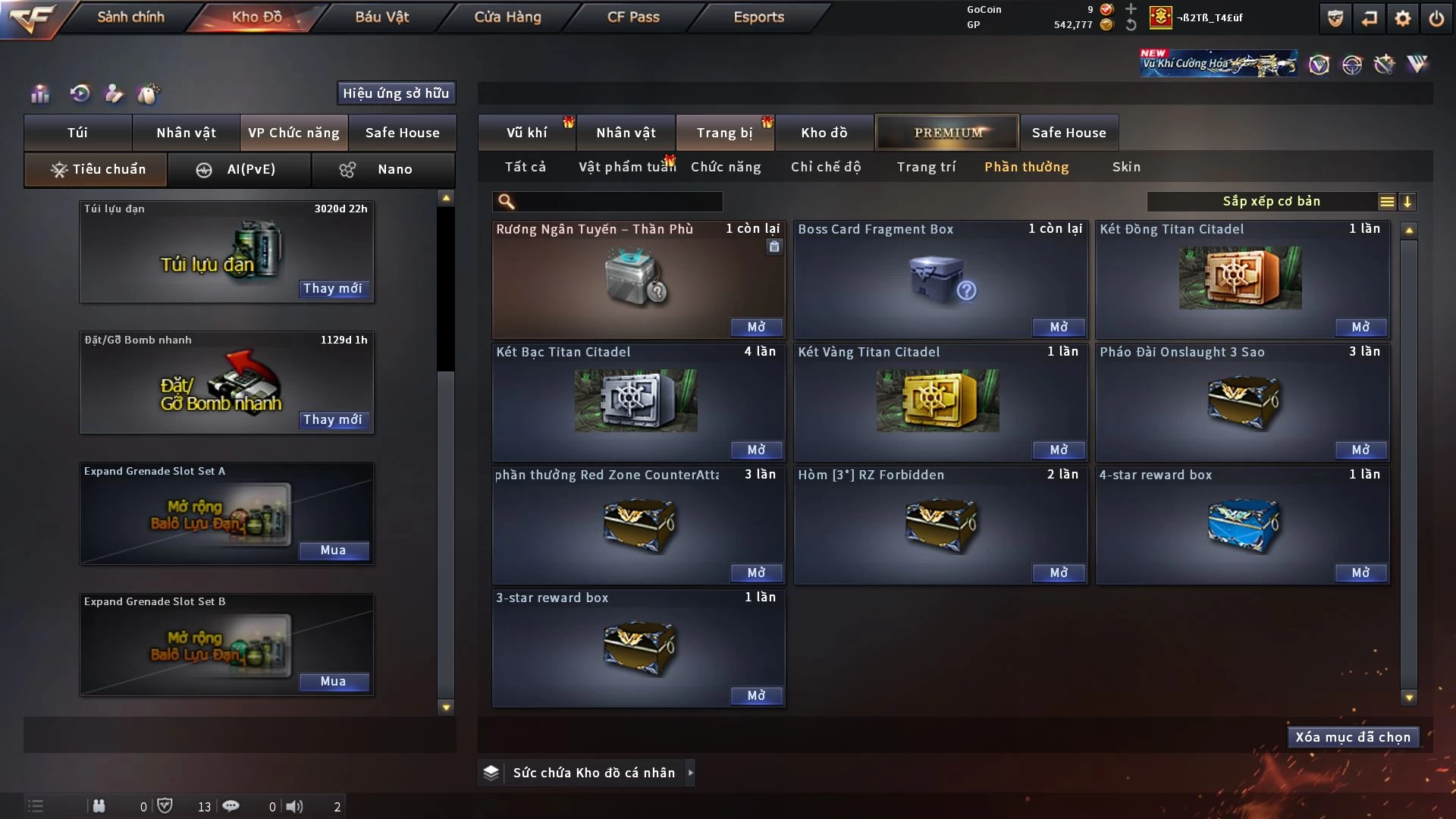The height and width of the screenshot is (819, 1456).
Task: Open the gear settings icon
Action: click(x=1403, y=18)
